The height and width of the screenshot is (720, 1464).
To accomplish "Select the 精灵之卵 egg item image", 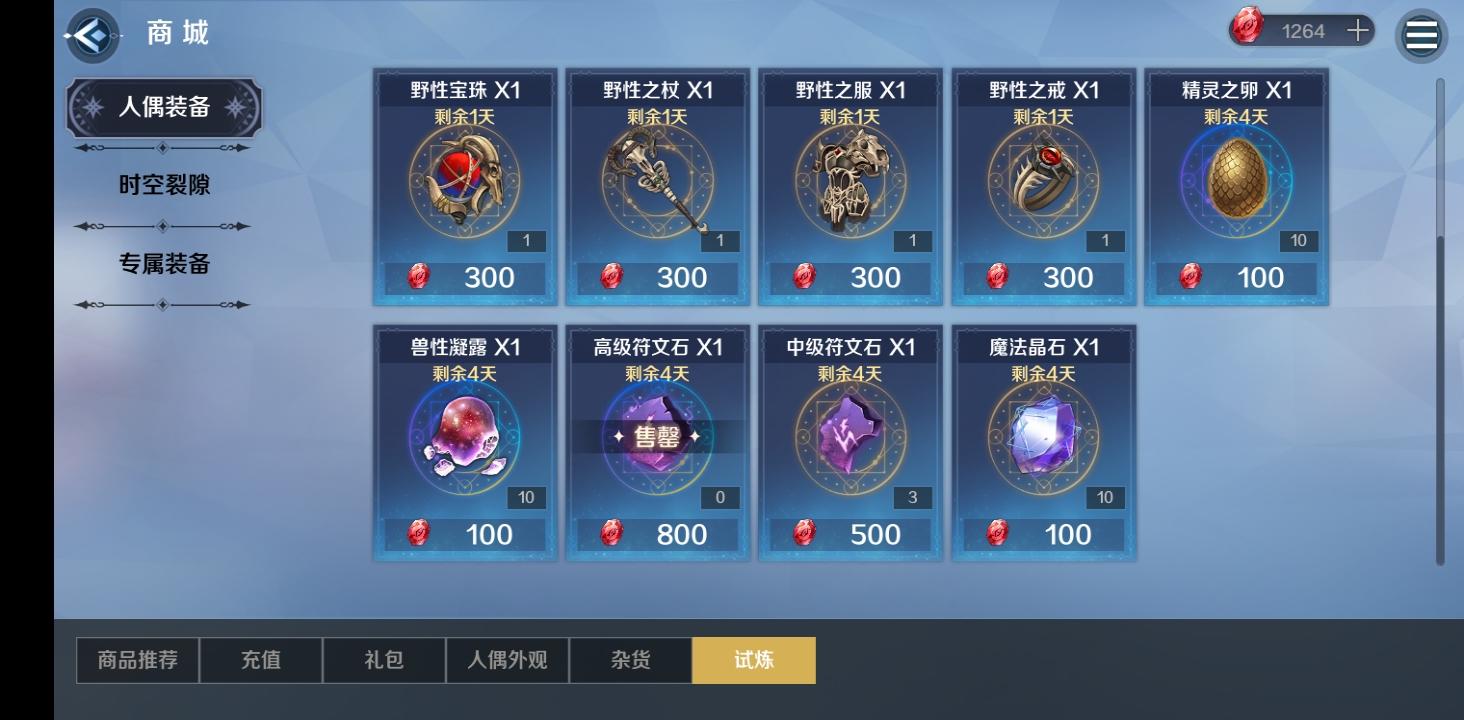I will (1235, 184).
